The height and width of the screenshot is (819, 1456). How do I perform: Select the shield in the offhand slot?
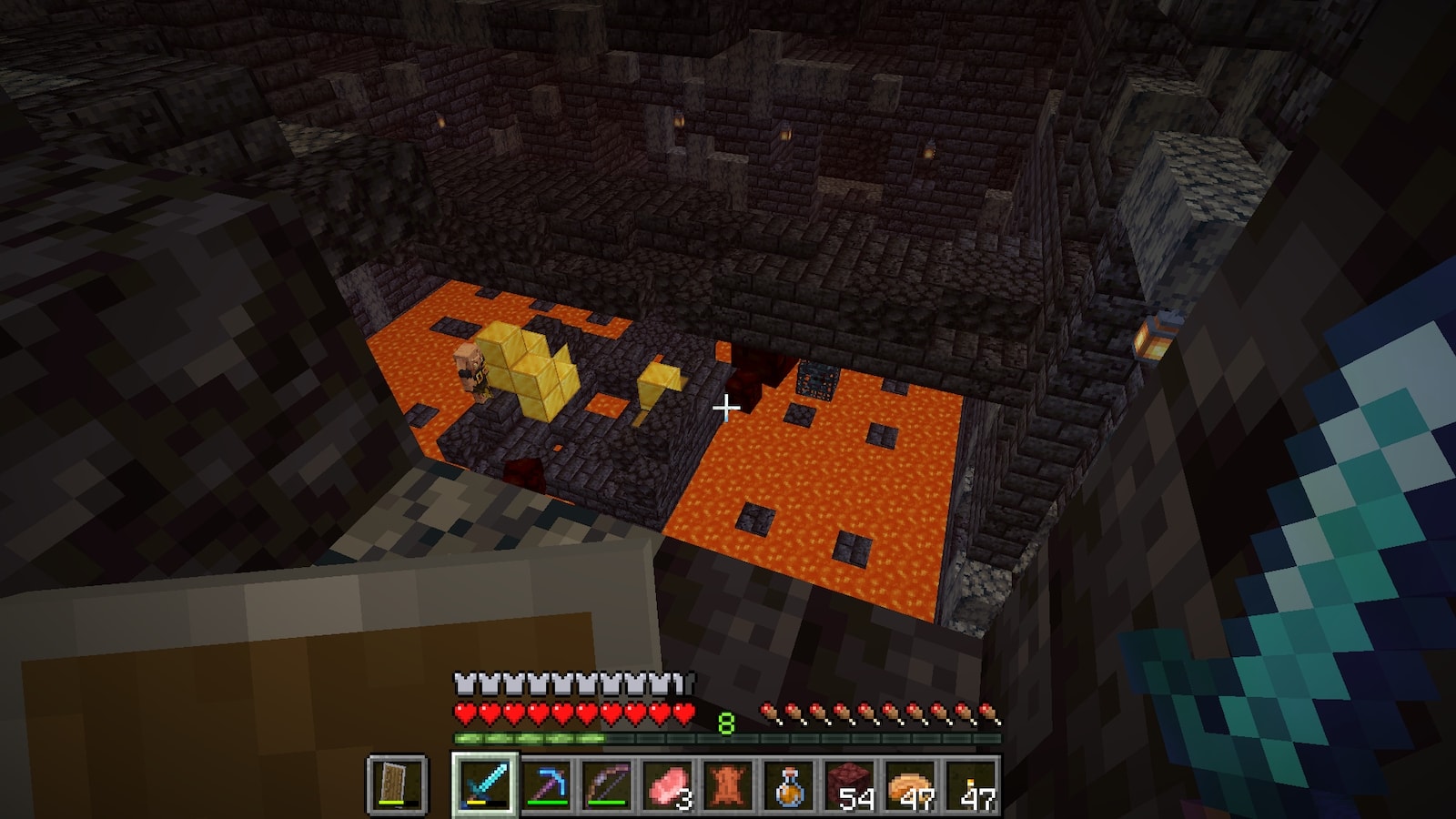point(397,784)
